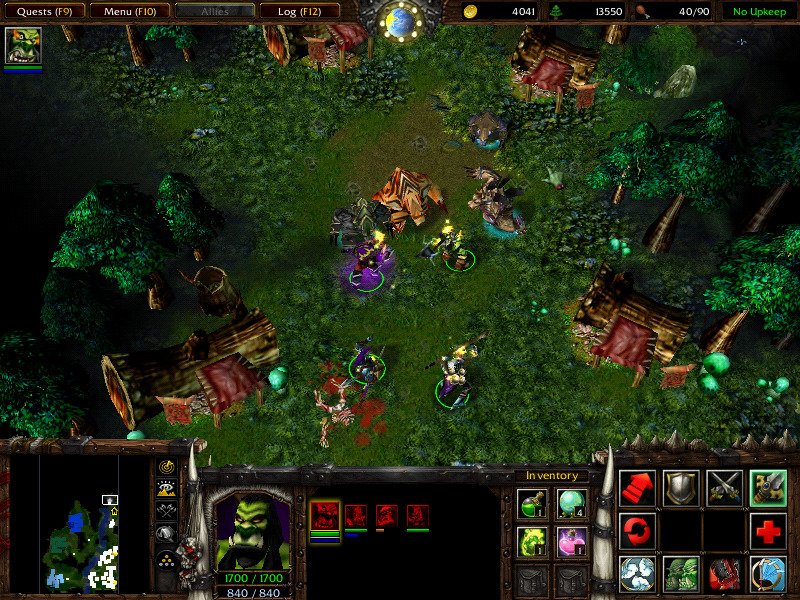Select the orc hero icon in top-left corner
The height and width of the screenshot is (600, 800).
click(x=23, y=47)
